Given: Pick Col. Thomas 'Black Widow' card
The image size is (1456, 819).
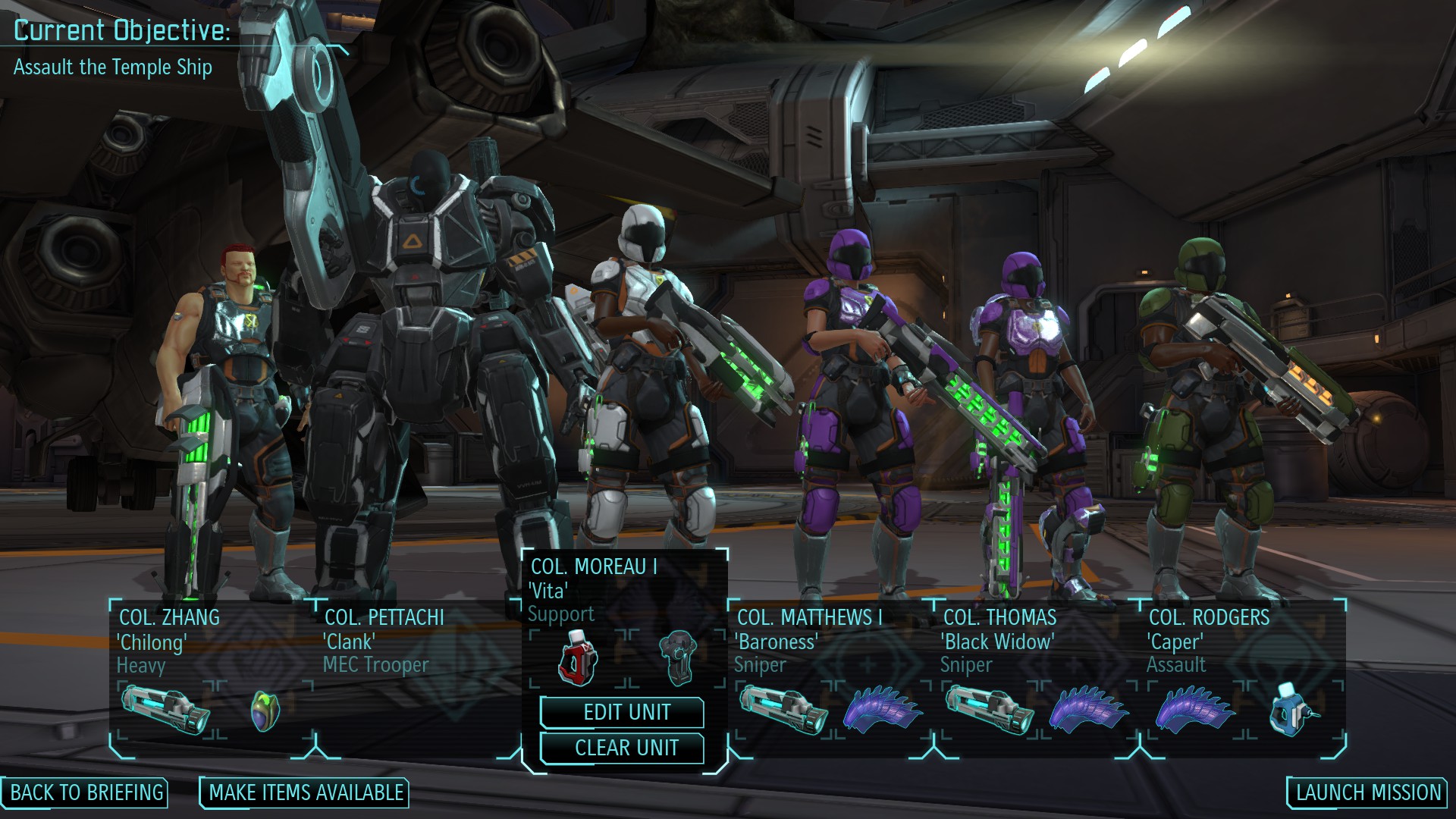Looking at the screenshot, I should [x=999, y=642].
